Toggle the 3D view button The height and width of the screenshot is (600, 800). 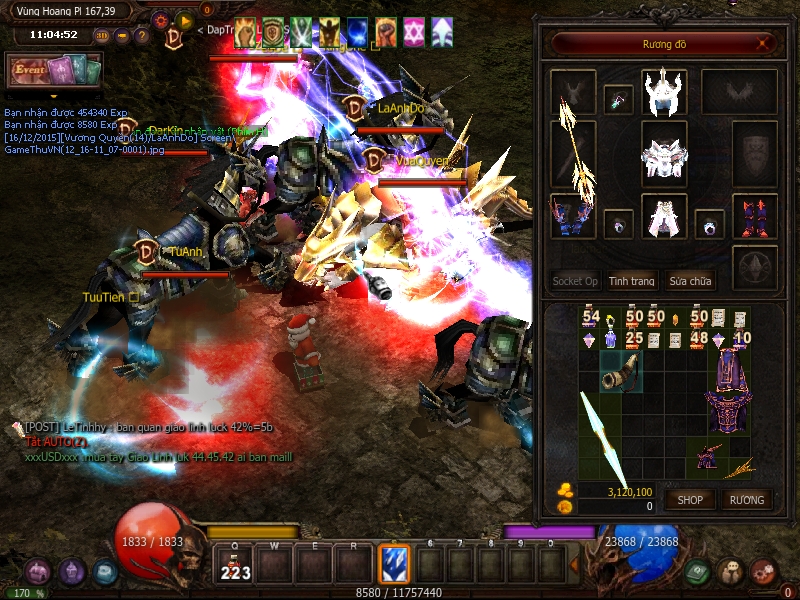101,36
